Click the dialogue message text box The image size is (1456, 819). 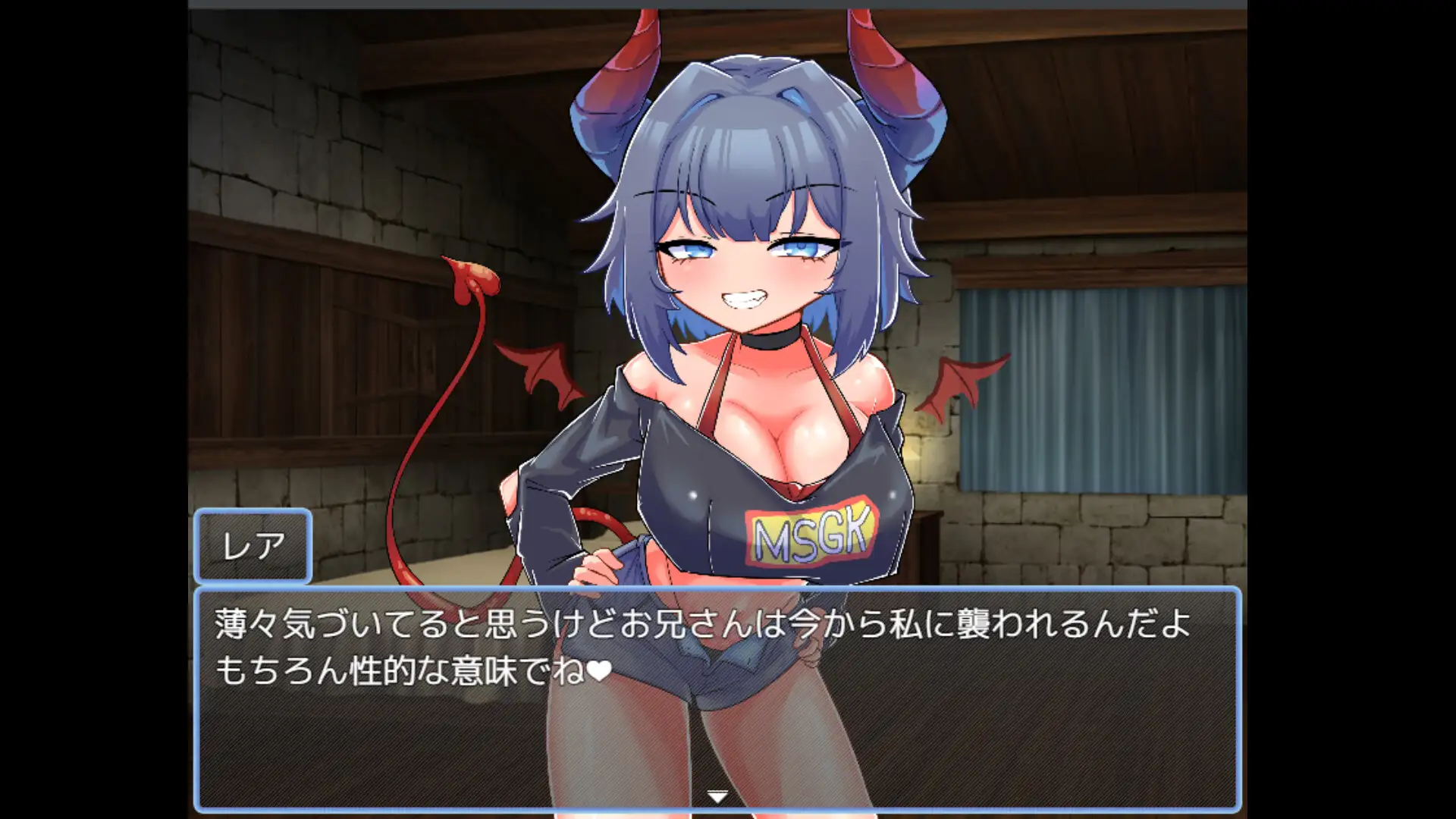(x=717, y=698)
